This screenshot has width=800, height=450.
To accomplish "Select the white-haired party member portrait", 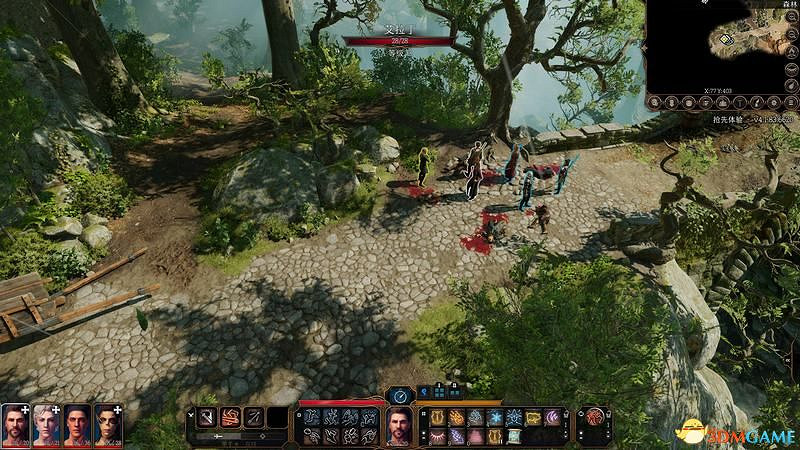I will (x=46, y=425).
